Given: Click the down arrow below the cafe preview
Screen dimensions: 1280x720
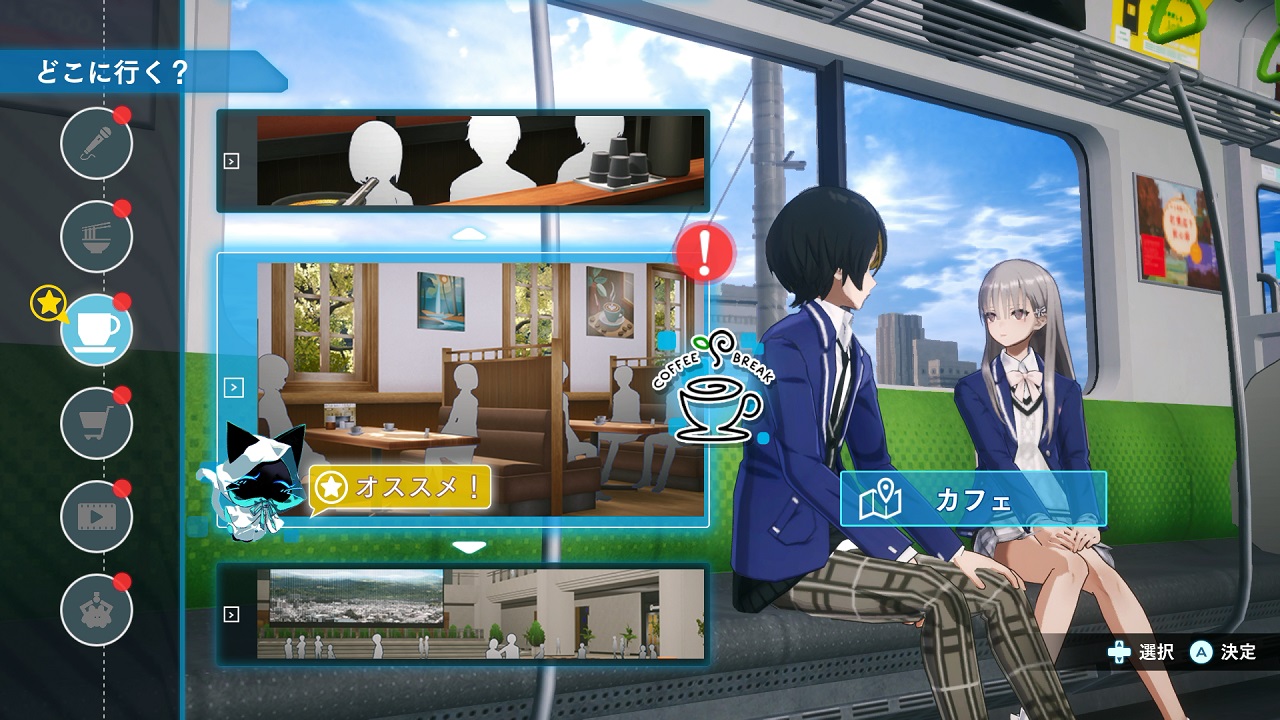Looking at the screenshot, I should [x=469, y=547].
